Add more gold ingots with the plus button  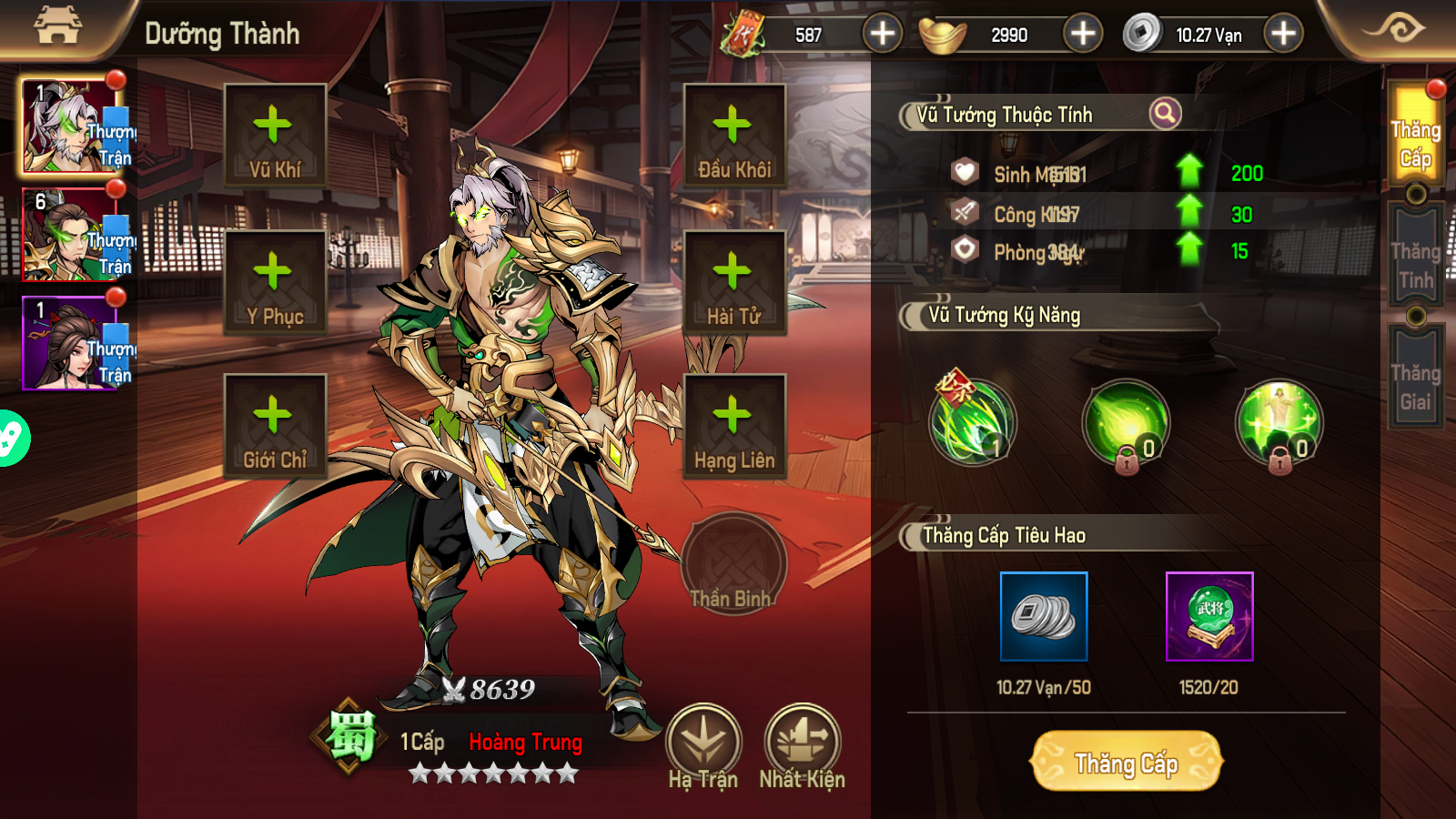pyautogui.click(x=1082, y=35)
